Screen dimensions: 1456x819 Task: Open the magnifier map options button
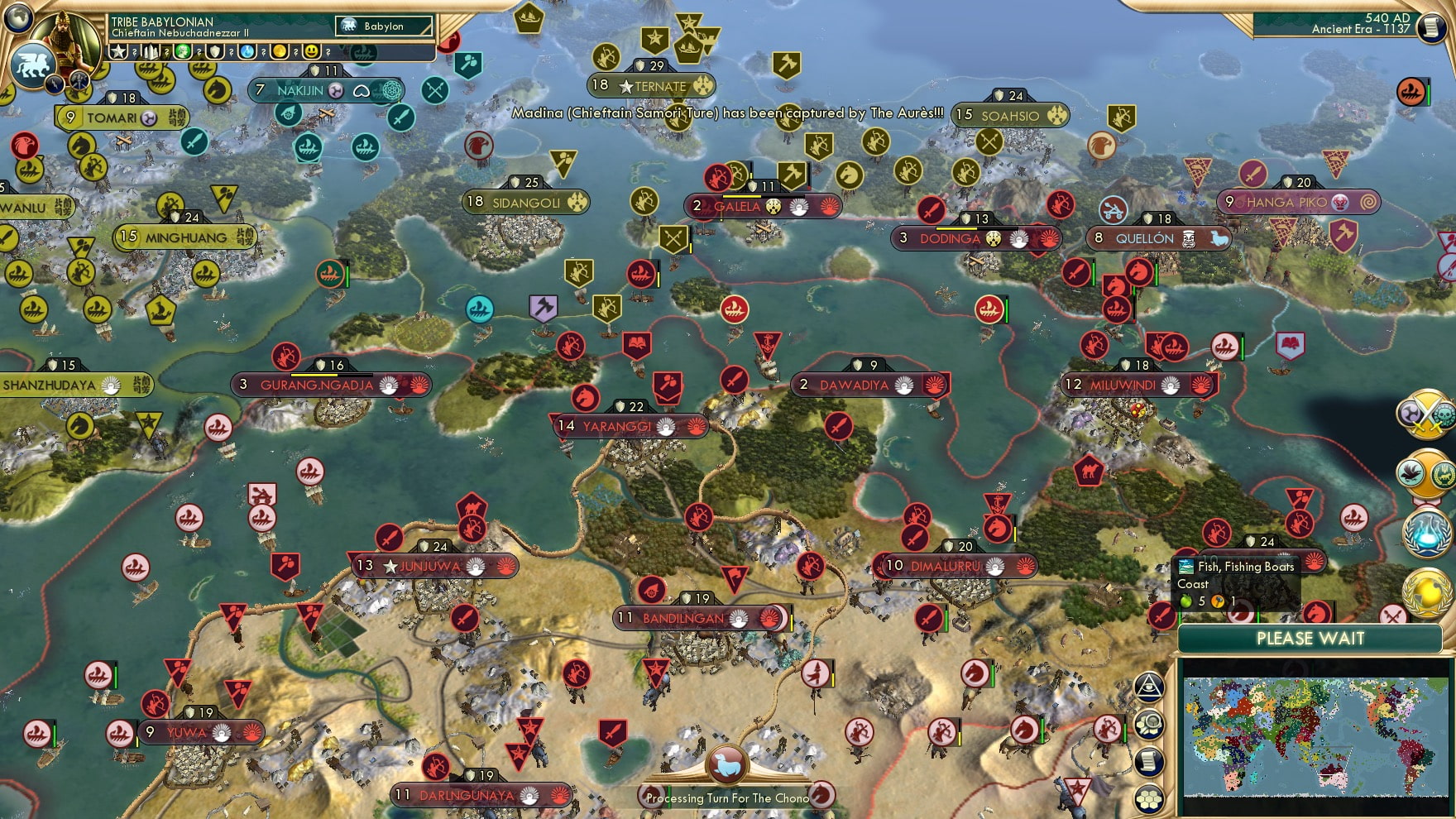click(x=1149, y=725)
